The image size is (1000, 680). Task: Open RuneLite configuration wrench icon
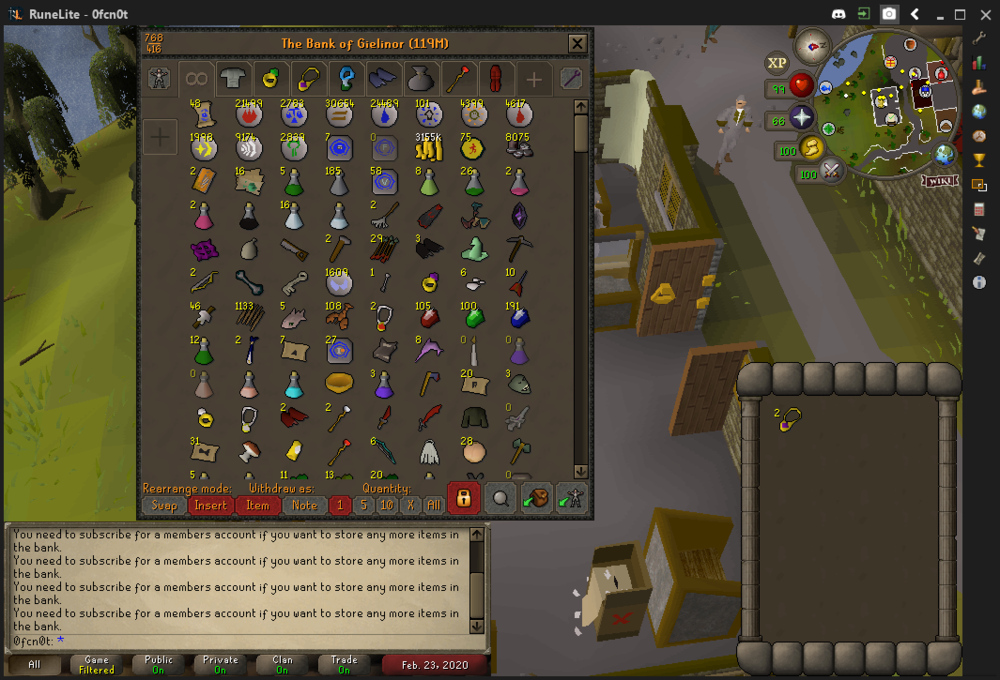coord(979,38)
